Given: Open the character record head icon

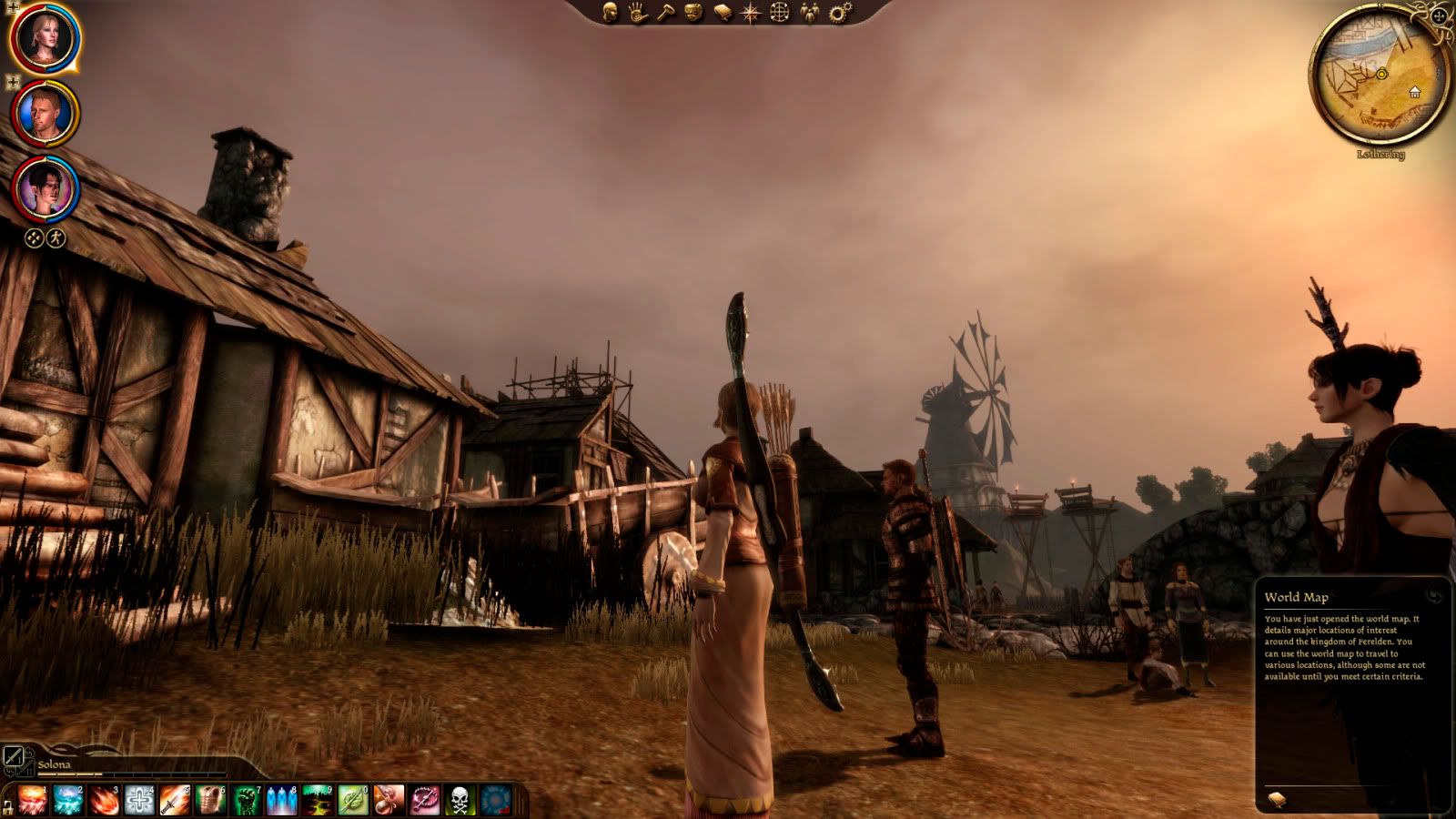Looking at the screenshot, I should click(x=611, y=12).
